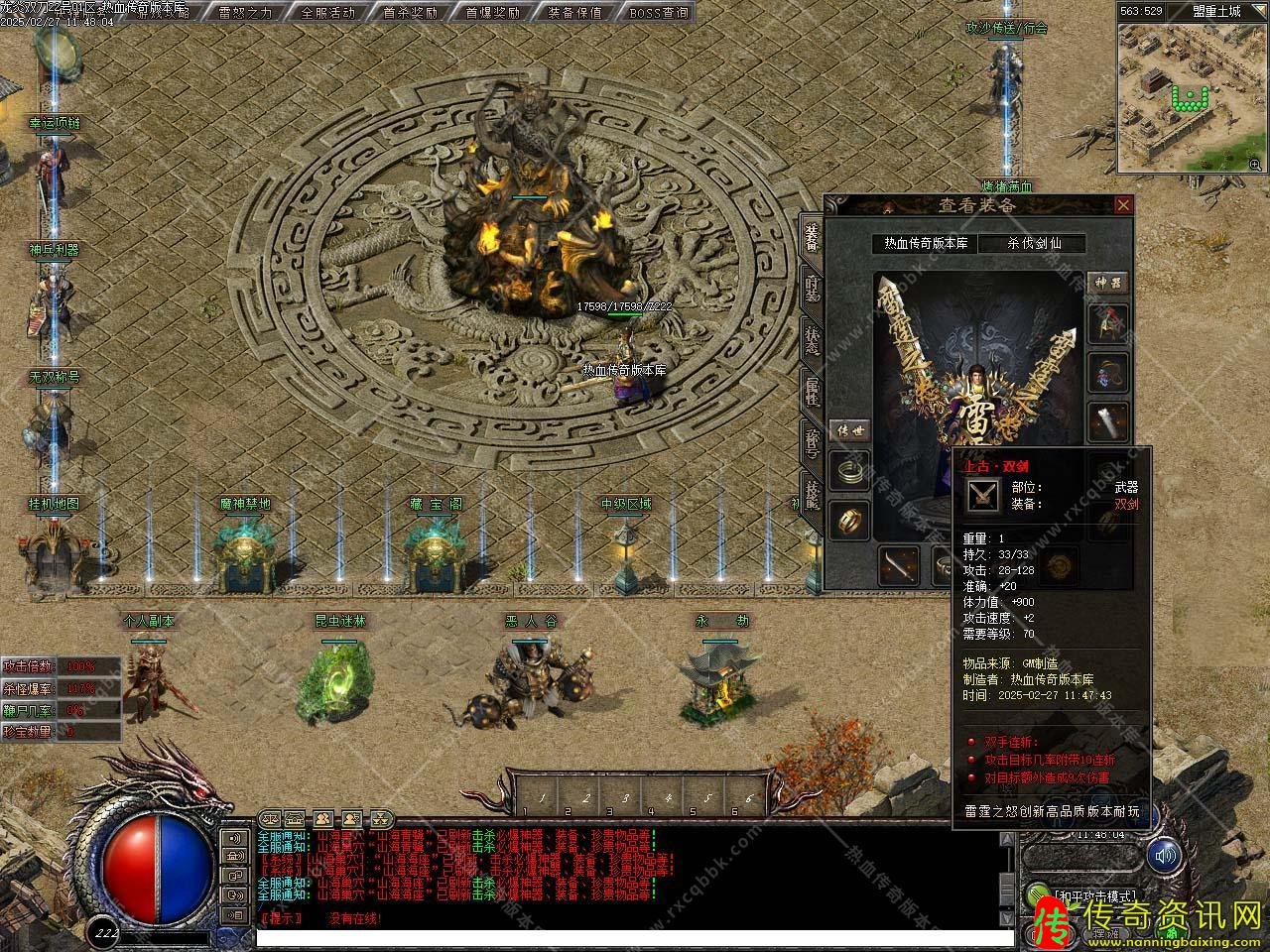Toggle the blue sound speaker button
1270x952 pixels.
click(1164, 854)
